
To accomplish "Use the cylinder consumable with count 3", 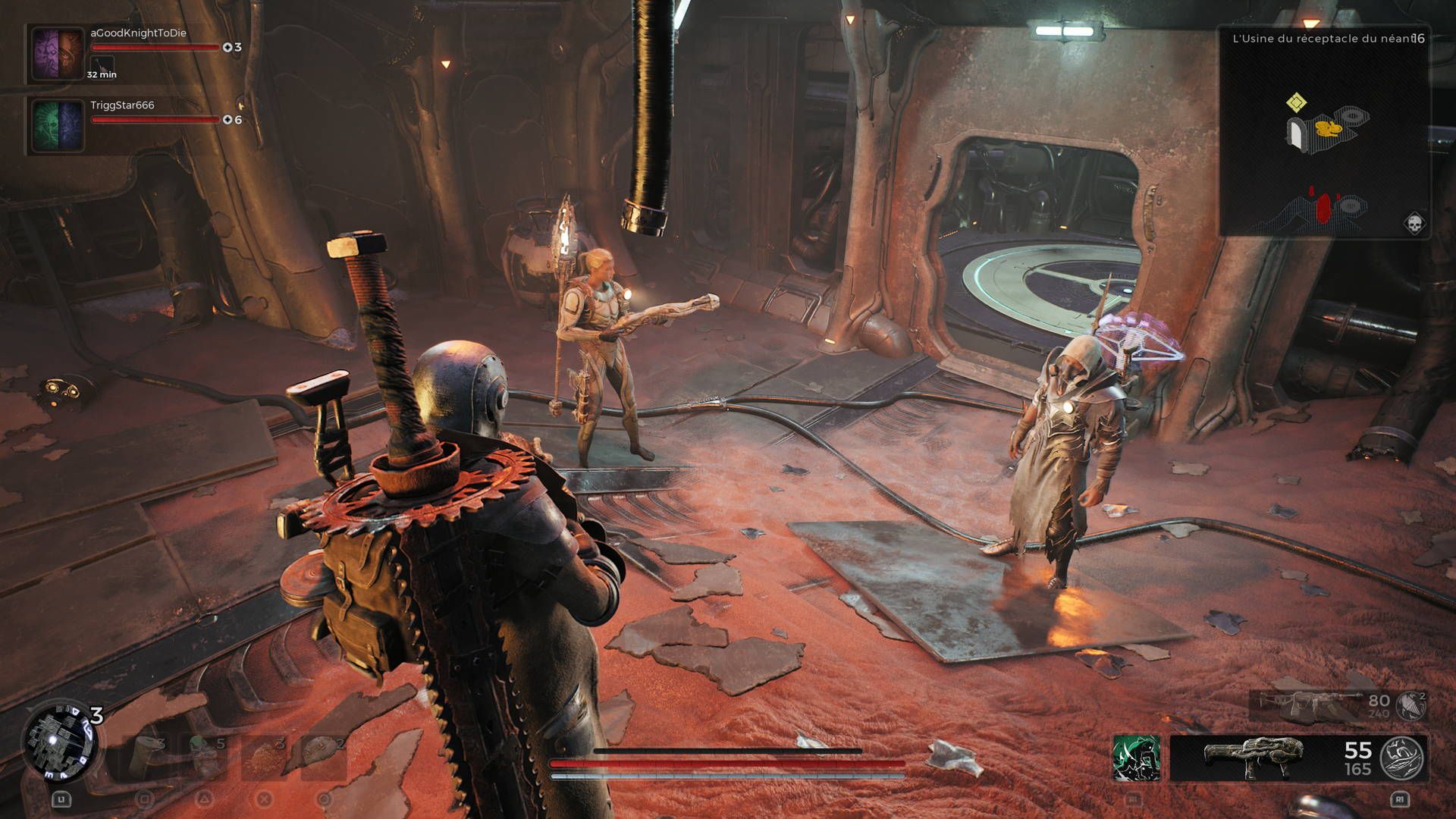I will click(145, 757).
